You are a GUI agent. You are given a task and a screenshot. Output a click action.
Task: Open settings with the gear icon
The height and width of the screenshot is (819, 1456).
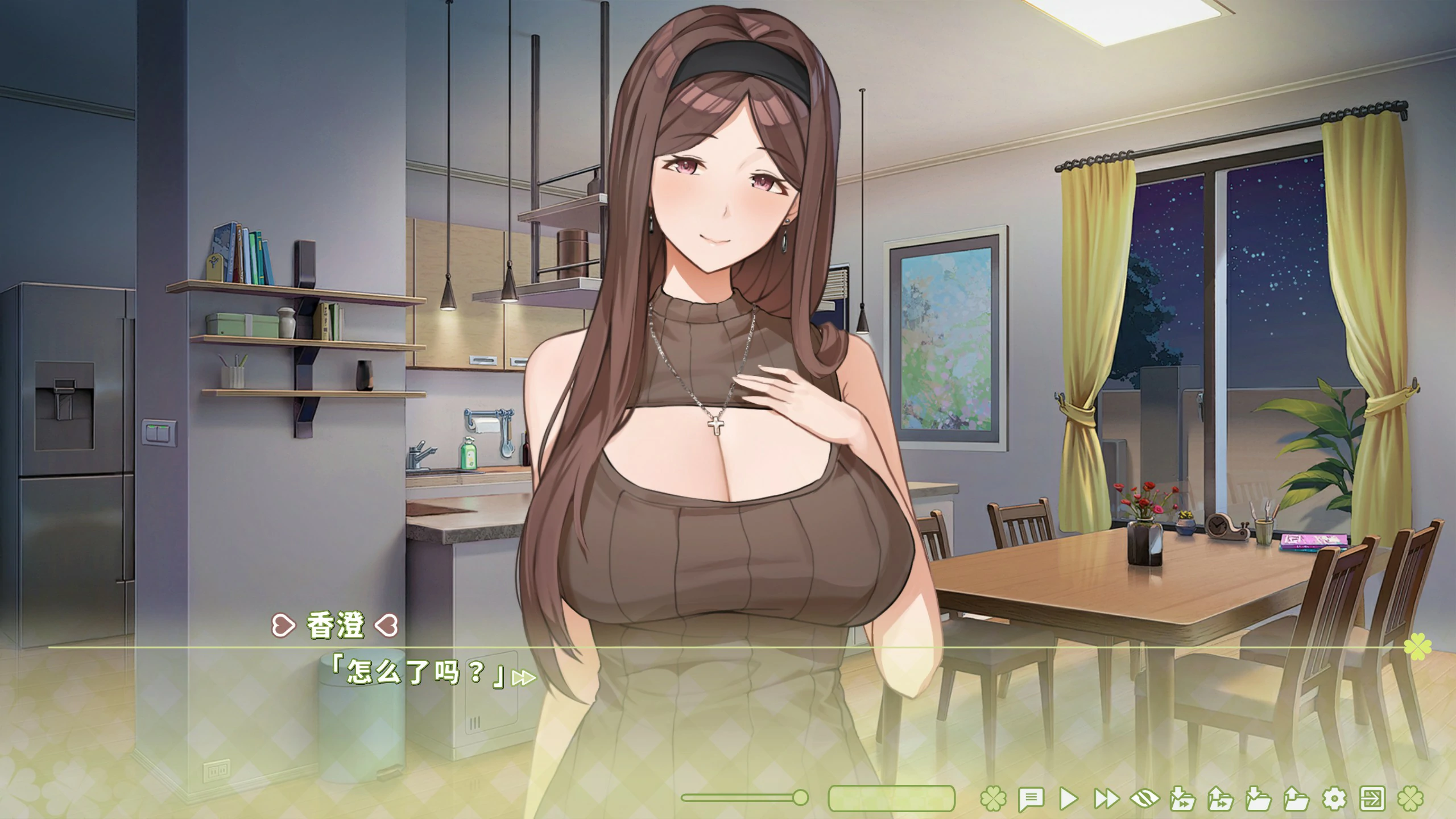(x=1334, y=799)
